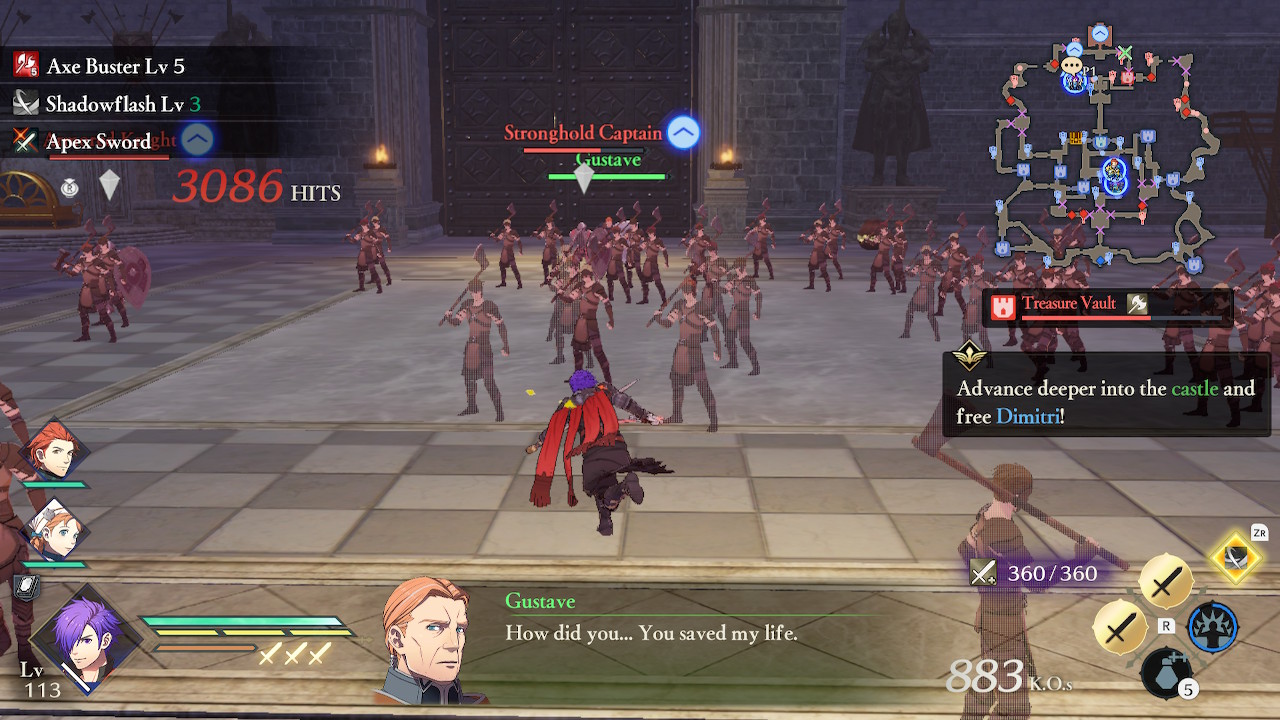Click the green X mark on the minimap
The width and height of the screenshot is (1280, 720).
coord(1125,53)
